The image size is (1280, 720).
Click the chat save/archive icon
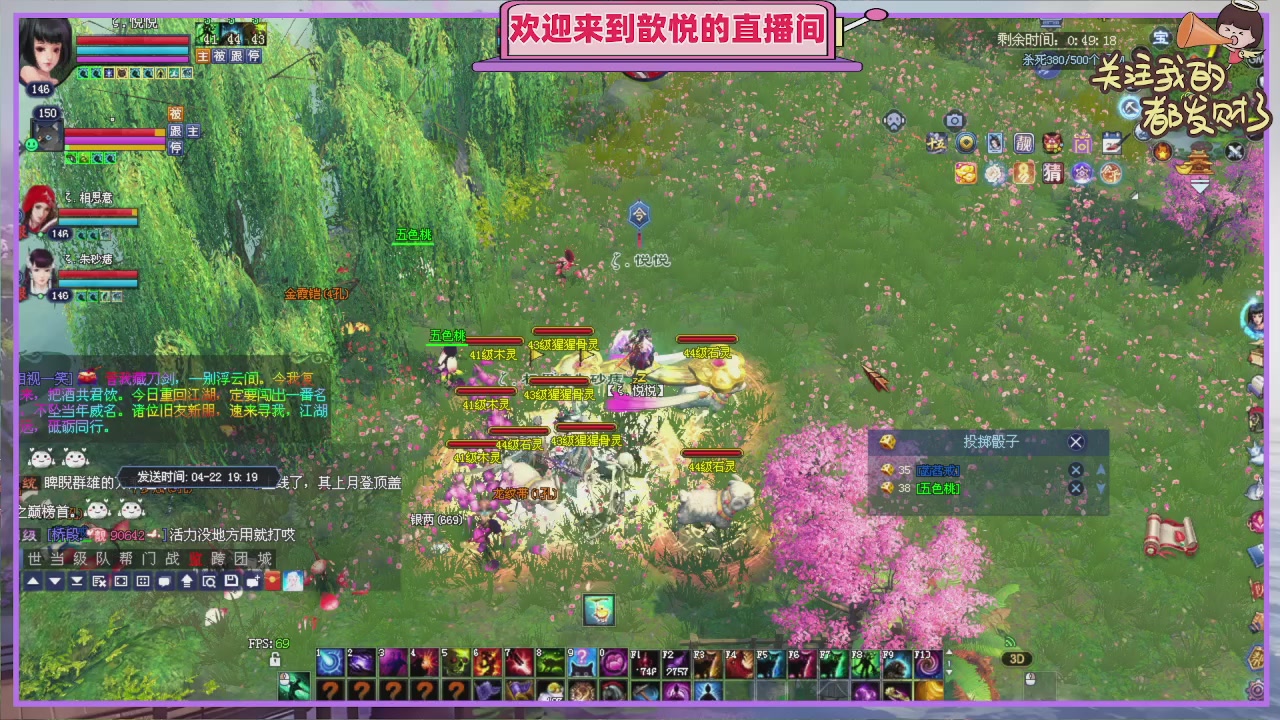[231, 581]
